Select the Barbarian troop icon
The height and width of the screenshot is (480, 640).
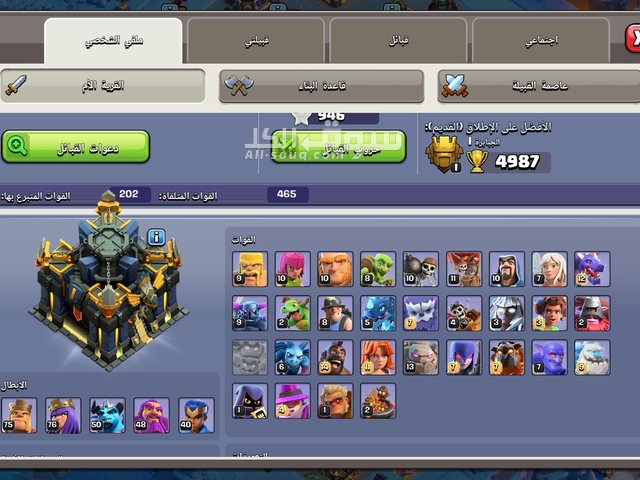(x=250, y=269)
